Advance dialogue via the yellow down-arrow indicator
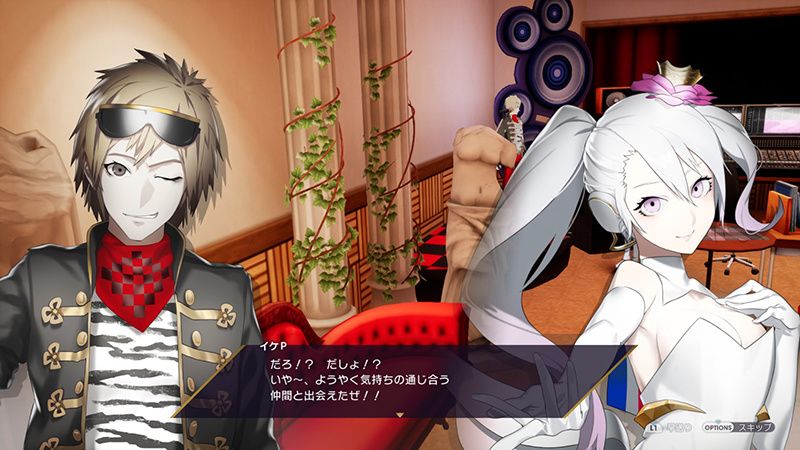This screenshot has width=800, height=450. [x=400, y=412]
